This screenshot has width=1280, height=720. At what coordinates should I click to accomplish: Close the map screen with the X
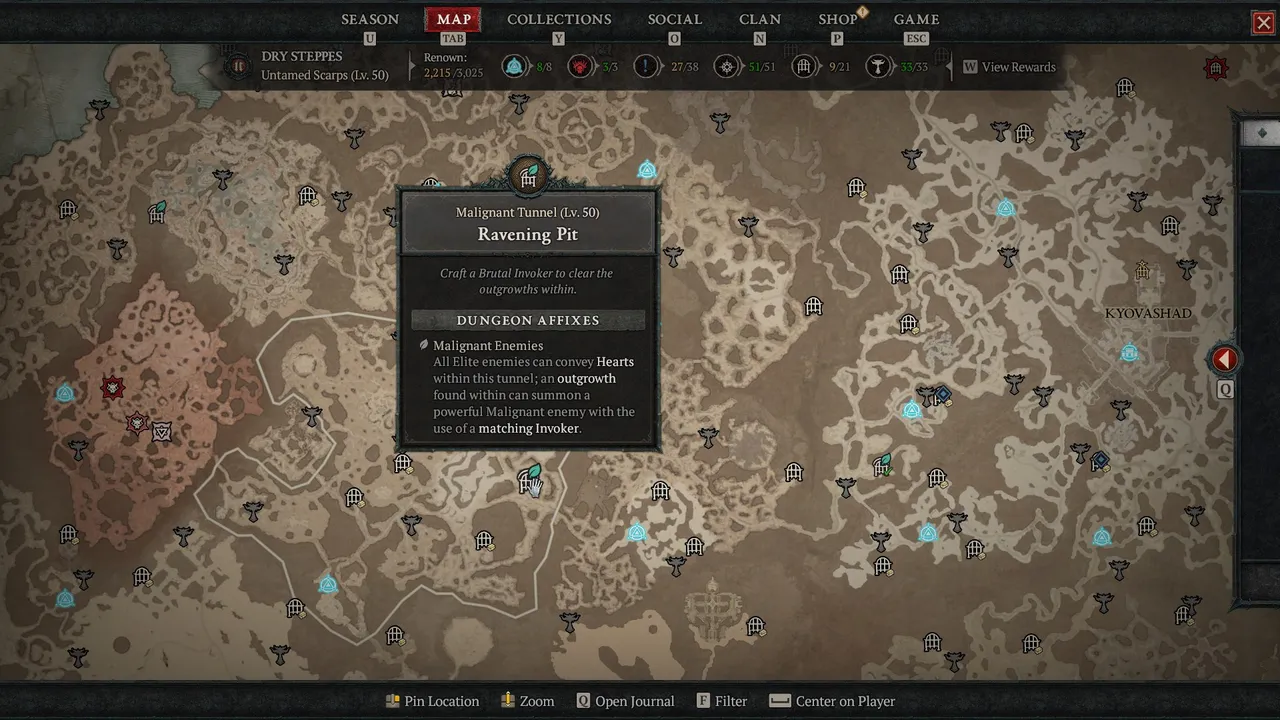coord(1263,23)
